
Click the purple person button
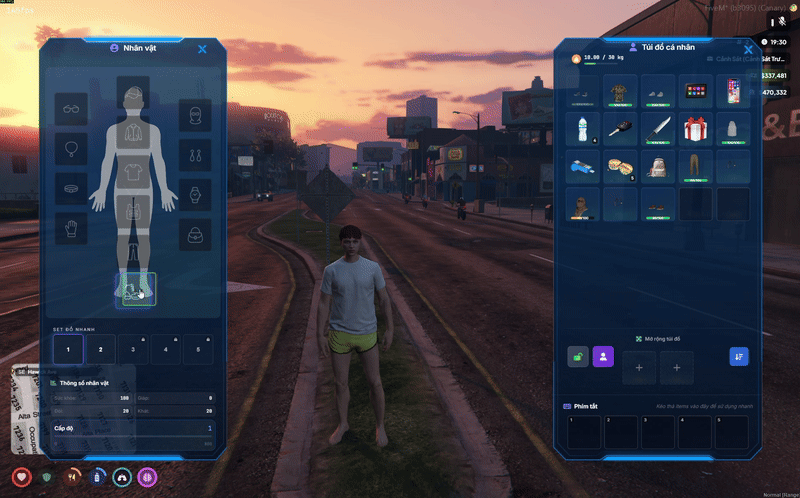pyautogui.click(x=603, y=356)
